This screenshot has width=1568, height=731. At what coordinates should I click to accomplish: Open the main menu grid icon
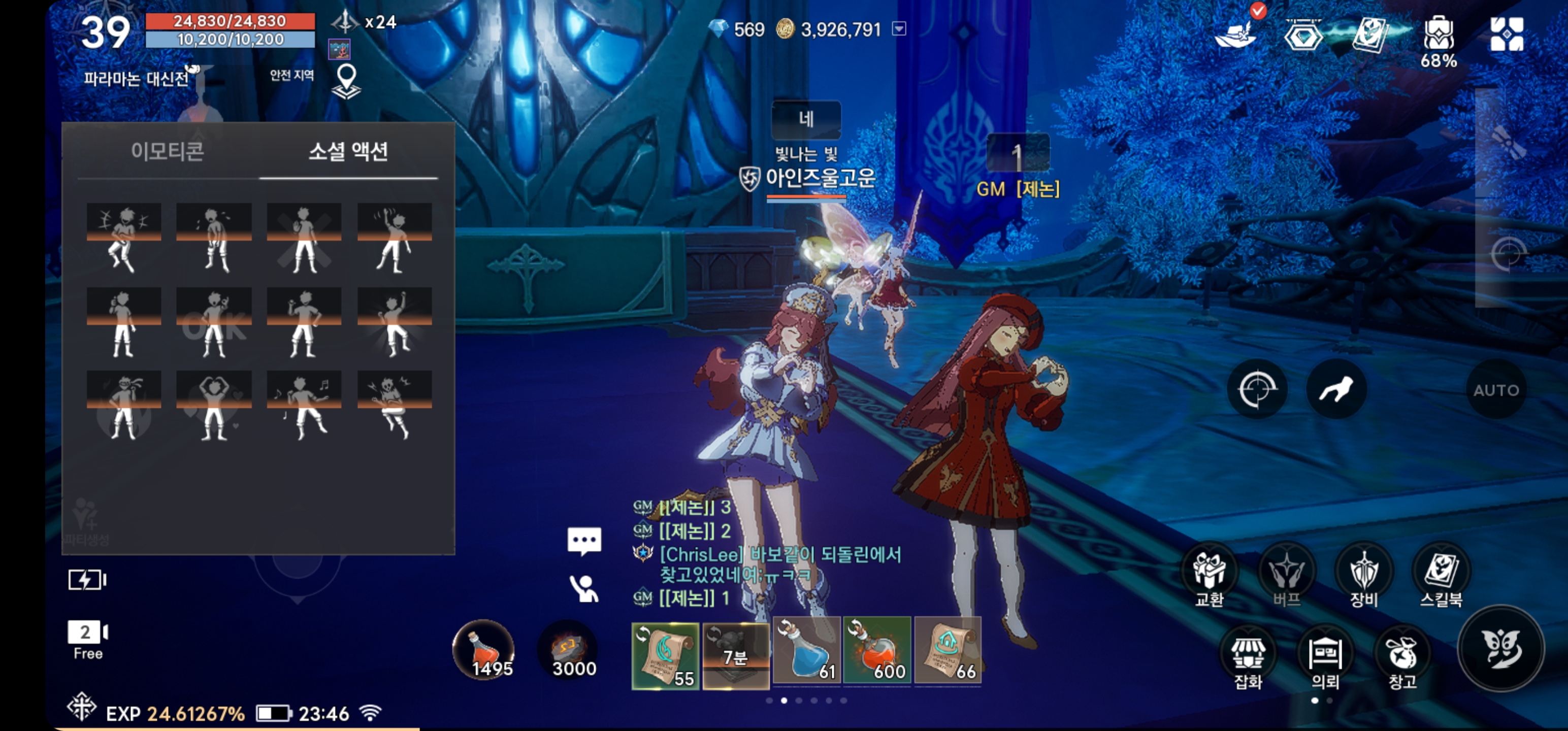pos(1507,34)
